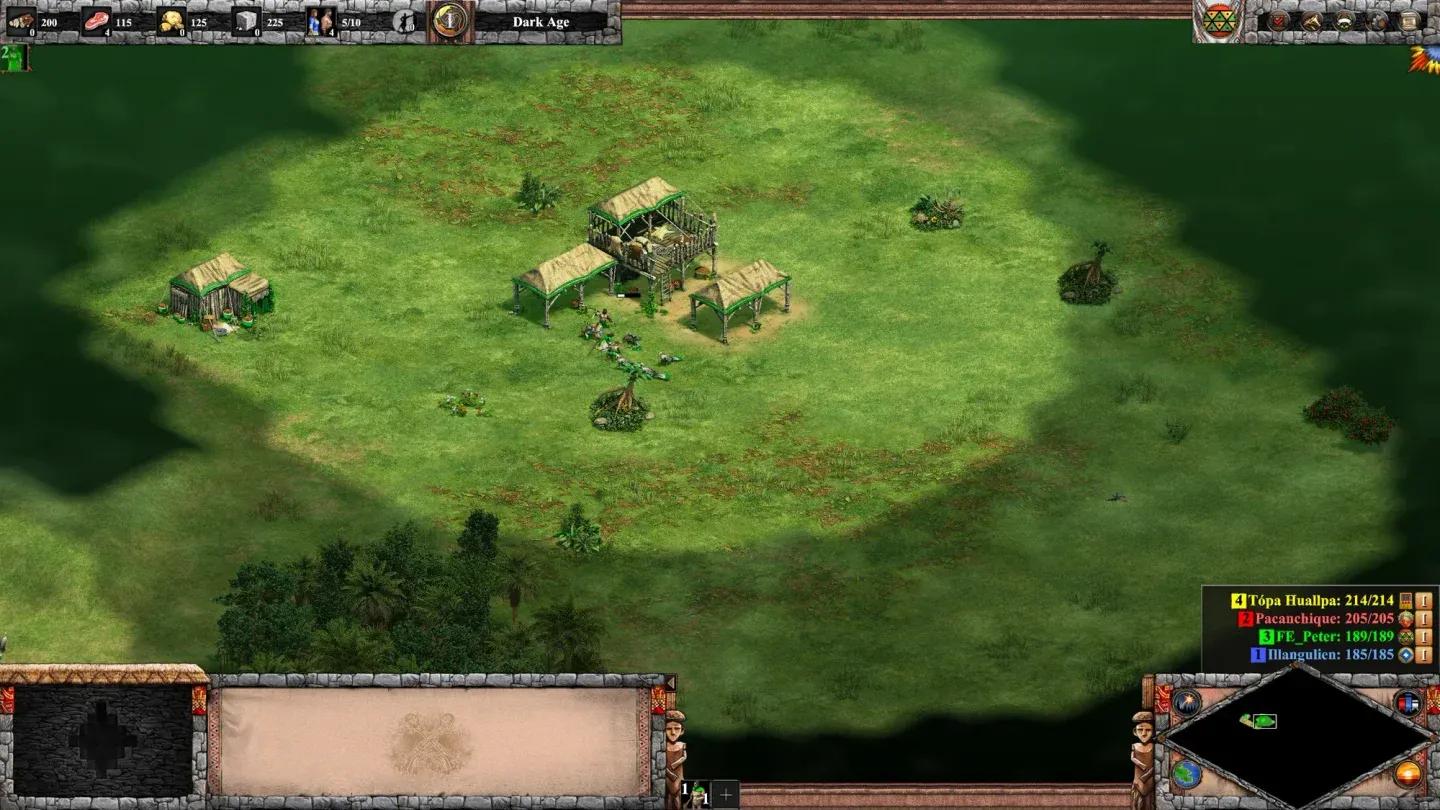Switch the minimap to normal terrain view

1186,776
